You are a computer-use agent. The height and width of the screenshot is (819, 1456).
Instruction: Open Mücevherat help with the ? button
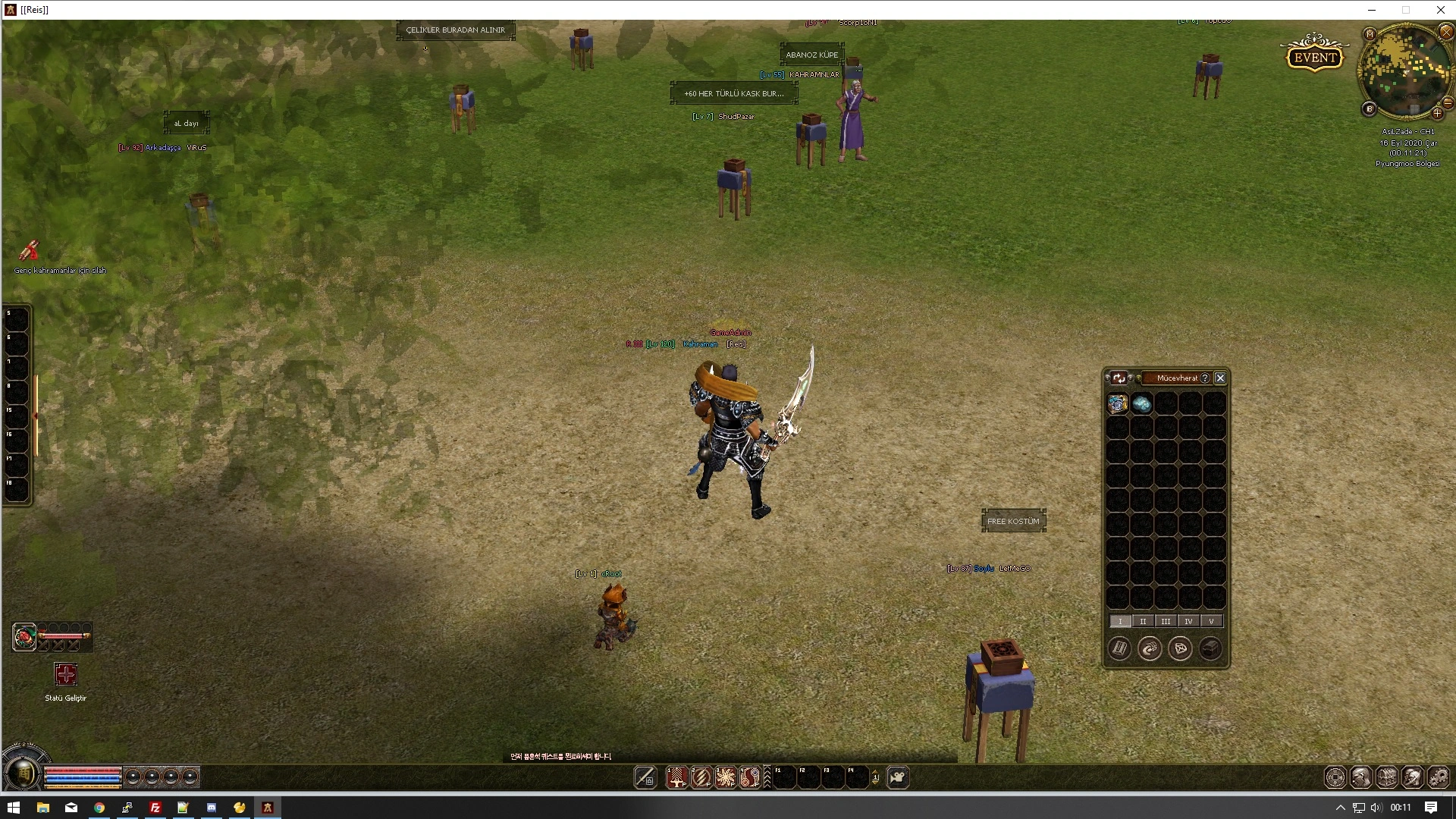coord(1205,378)
